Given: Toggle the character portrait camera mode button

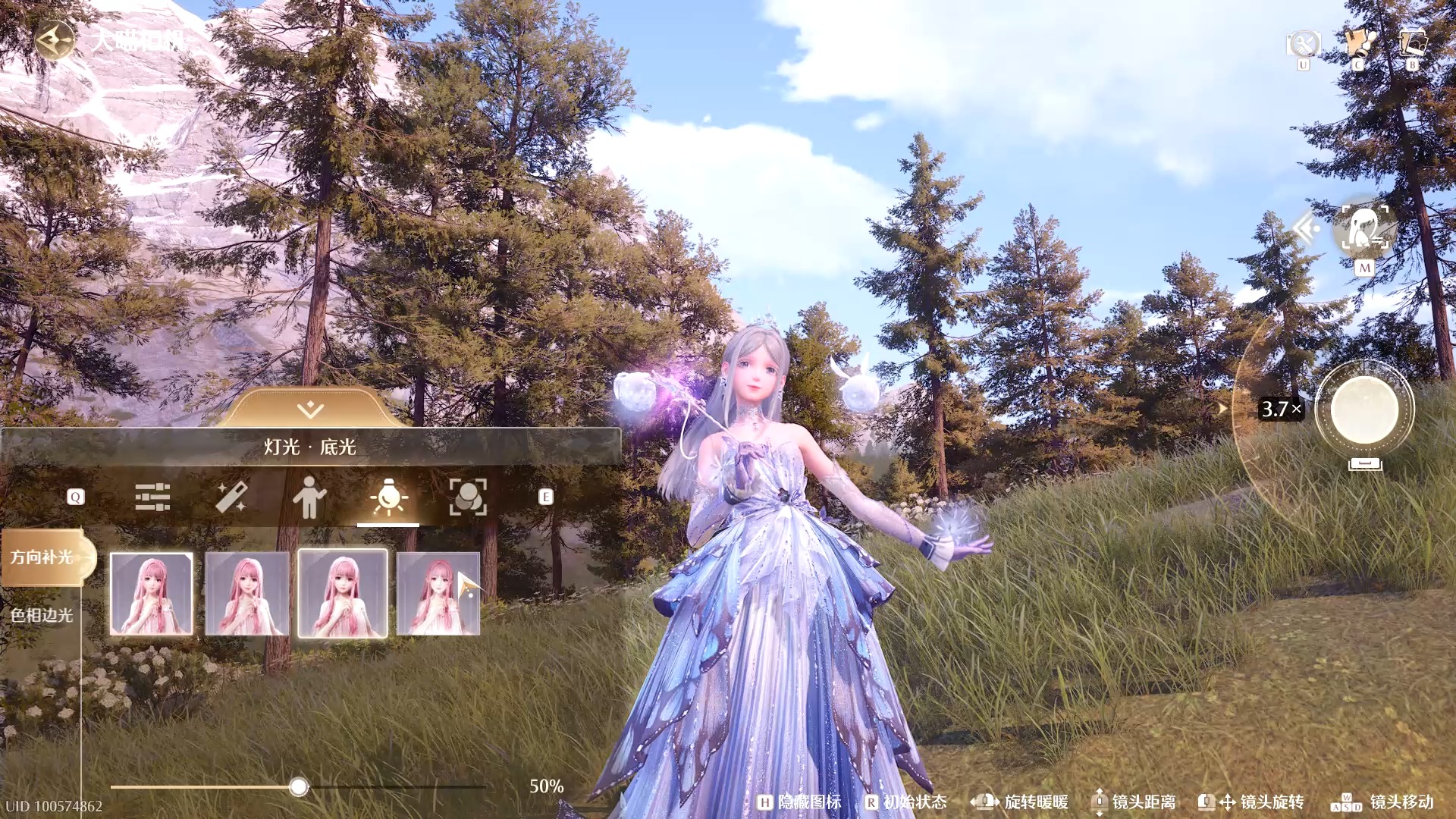Looking at the screenshot, I should pos(1365,228).
